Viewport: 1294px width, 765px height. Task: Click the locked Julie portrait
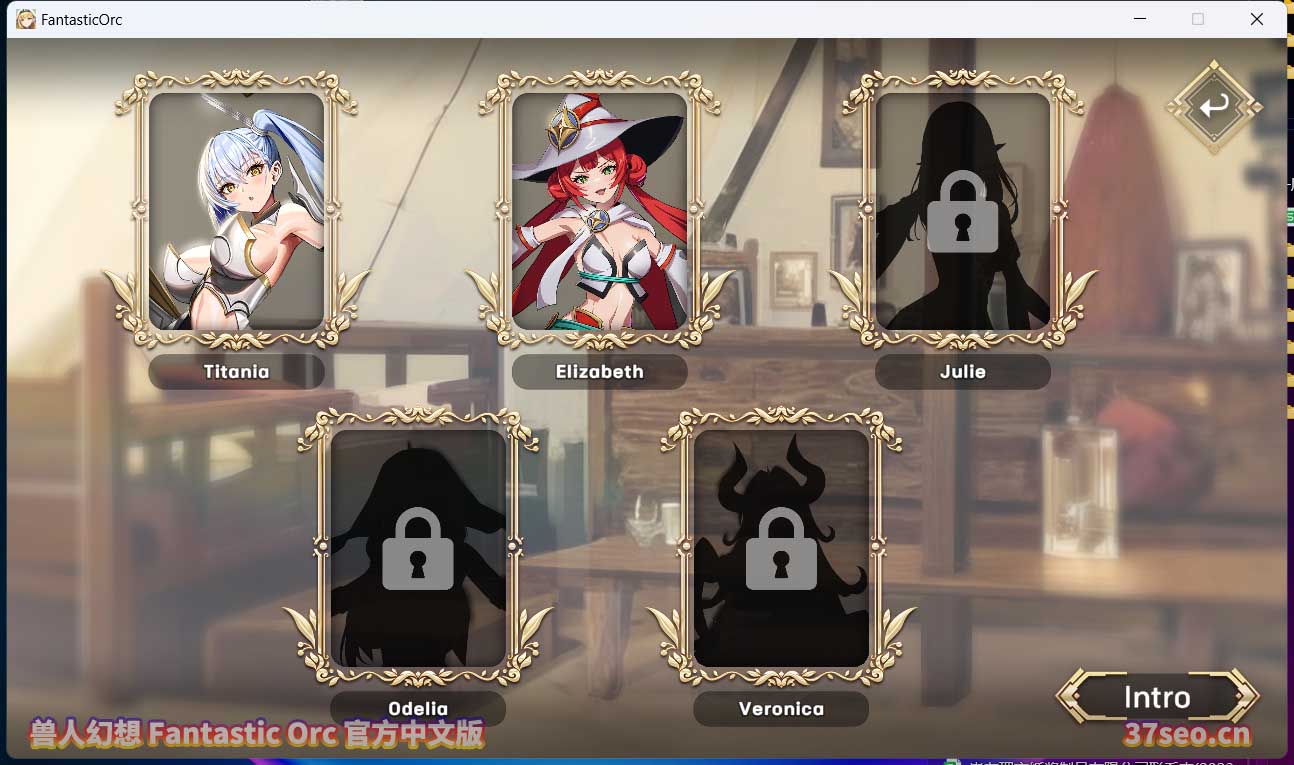[962, 212]
